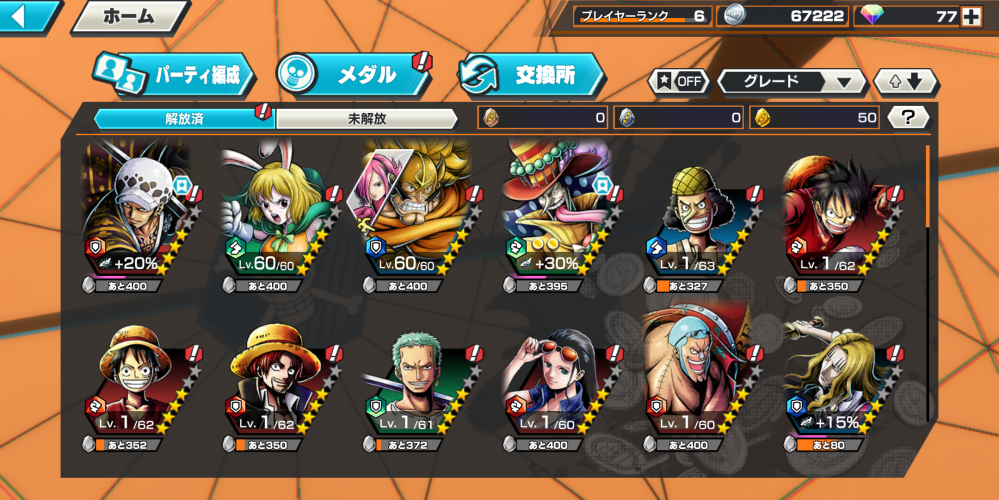Image resolution: width=999 pixels, height=500 pixels.
Task: Add rainbow diamonds with the plus button
Action: [970, 16]
